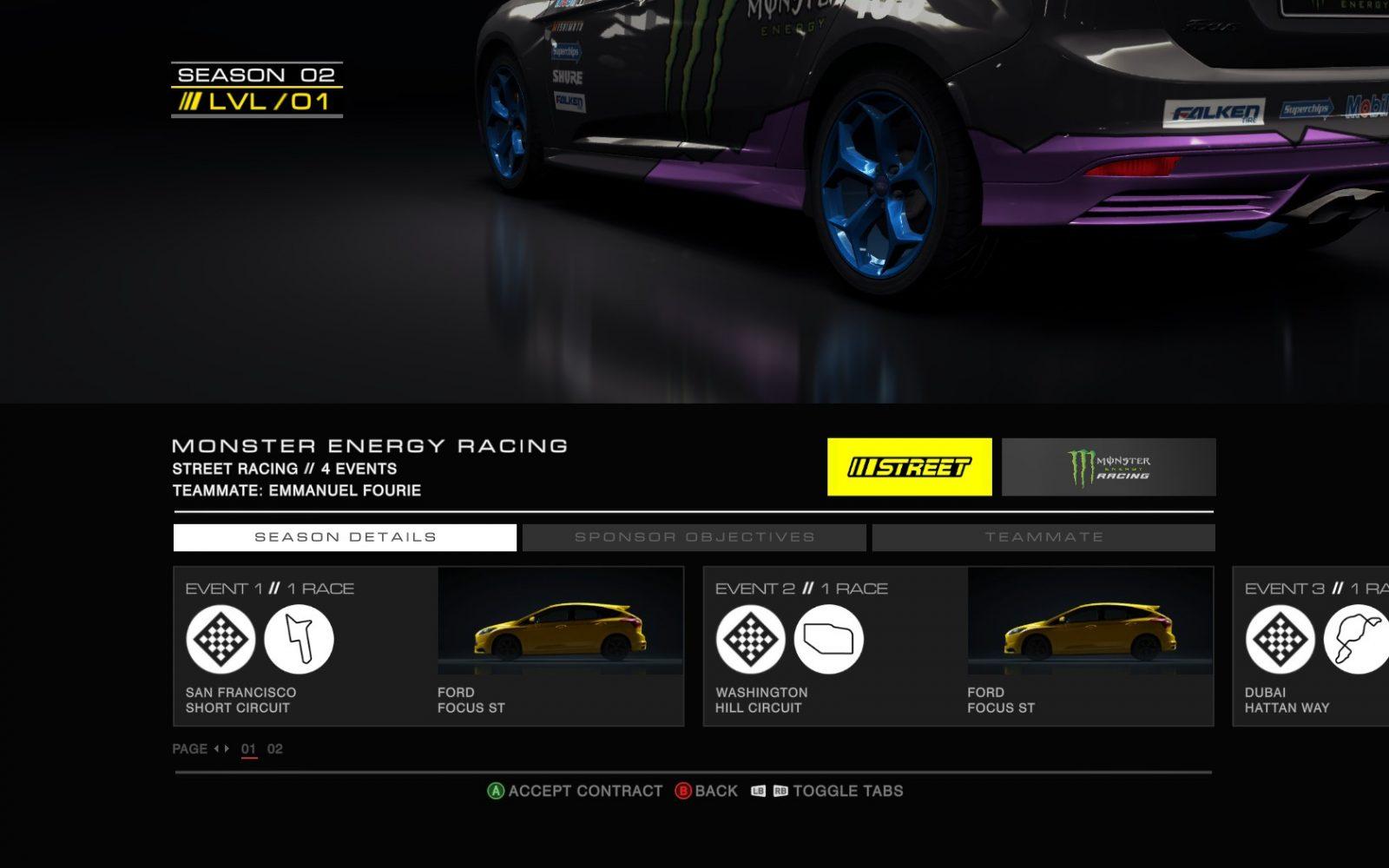Screen dimensions: 1389x868
Task: Click the Event 1 Ford Focus ST thumbnail
Action: tap(560, 621)
